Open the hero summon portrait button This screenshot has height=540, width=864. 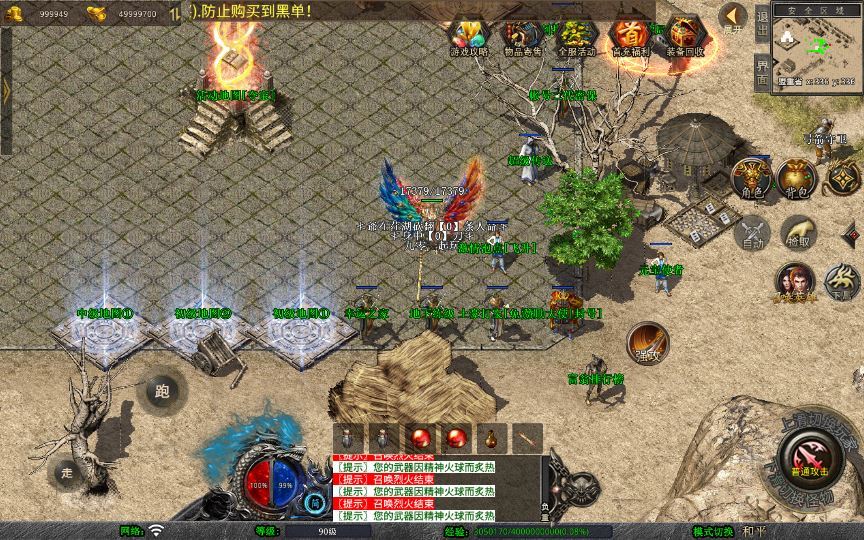click(x=796, y=282)
